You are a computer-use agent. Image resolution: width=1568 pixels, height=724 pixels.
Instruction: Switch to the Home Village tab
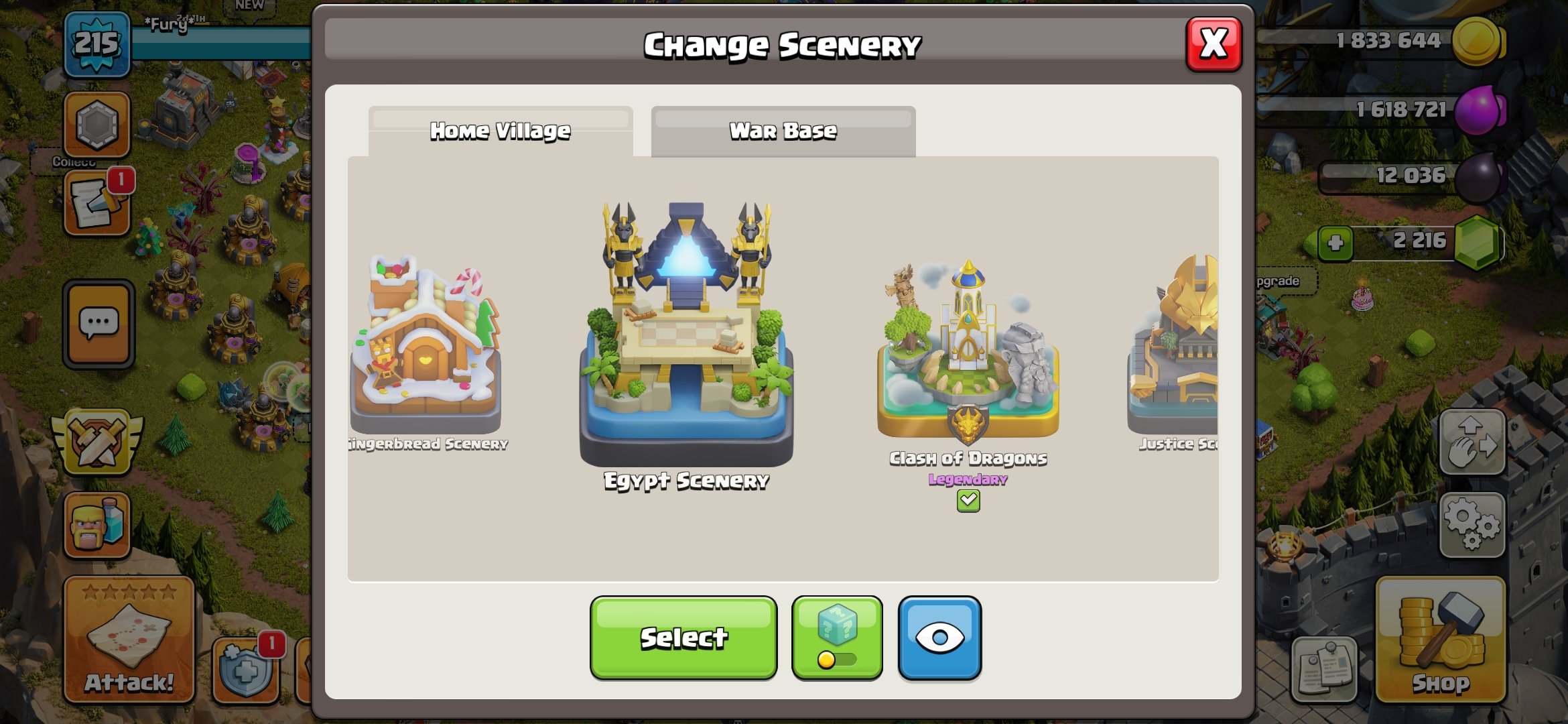point(500,131)
